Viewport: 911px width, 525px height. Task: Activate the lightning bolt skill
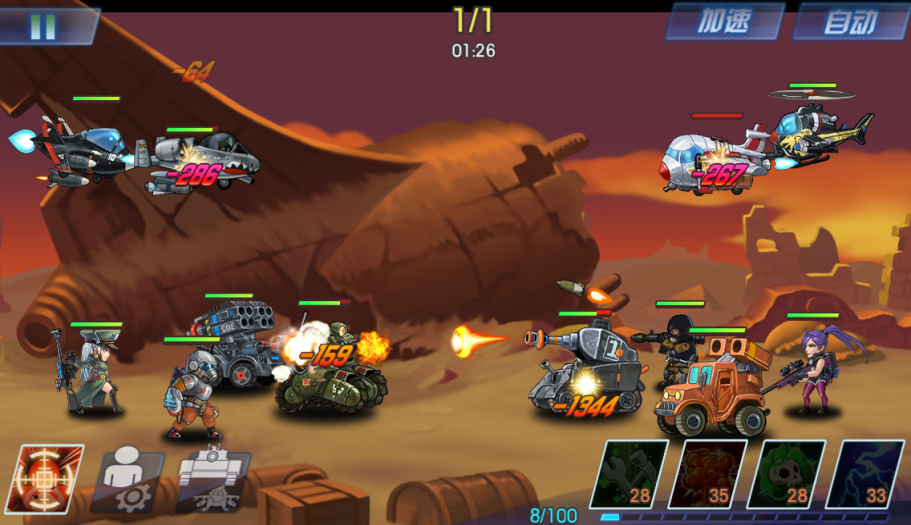[864, 474]
